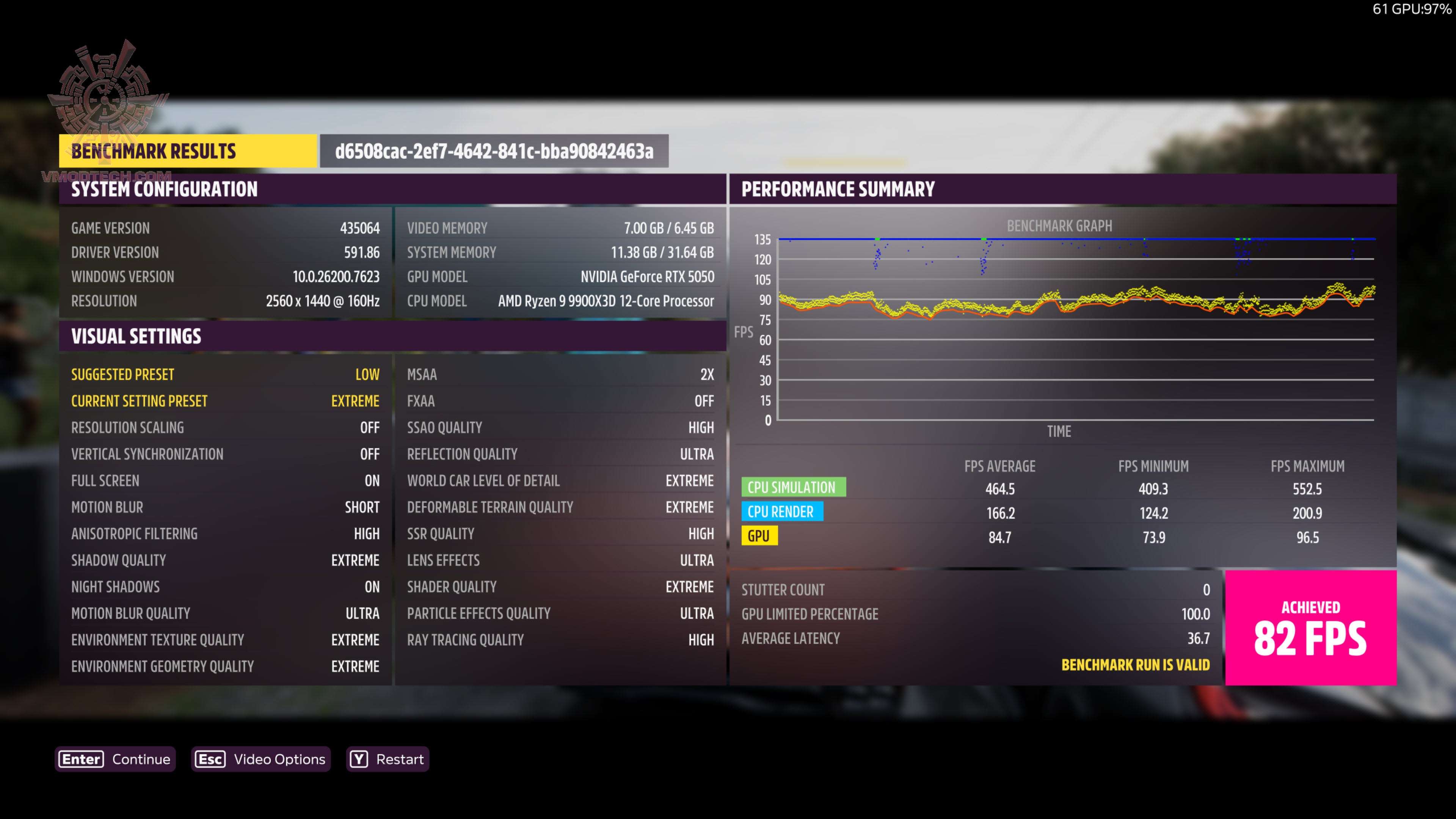Click the Esc key icon near Video Options
Screen dimensions: 1456x819
210,759
